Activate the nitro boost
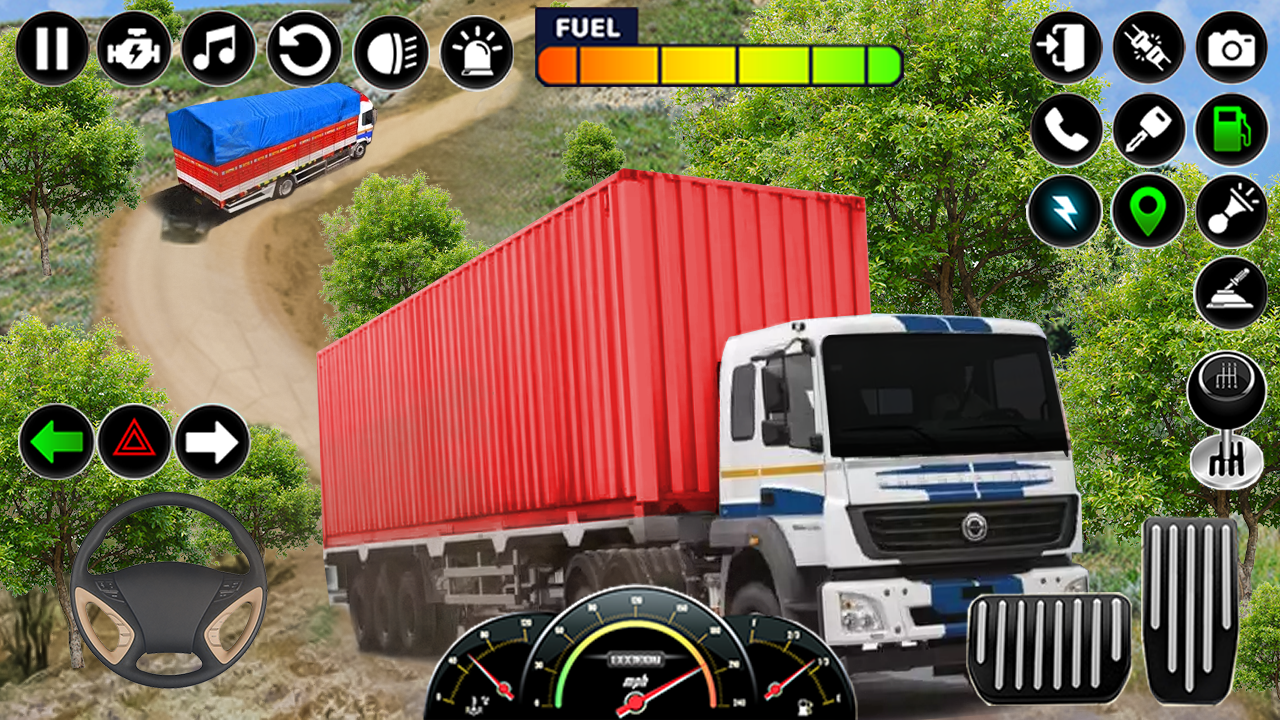This screenshot has height=720, width=1280. tap(1064, 213)
